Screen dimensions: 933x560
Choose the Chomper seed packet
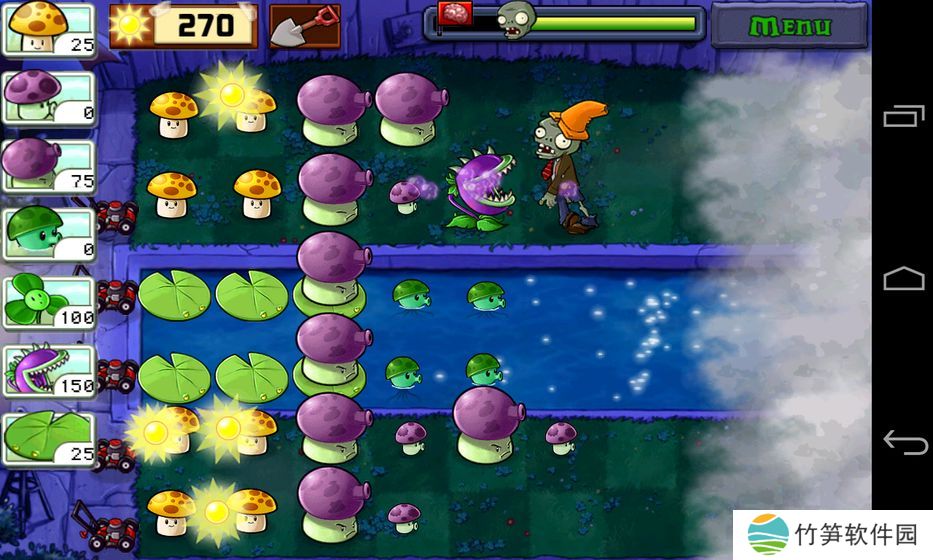[49, 371]
